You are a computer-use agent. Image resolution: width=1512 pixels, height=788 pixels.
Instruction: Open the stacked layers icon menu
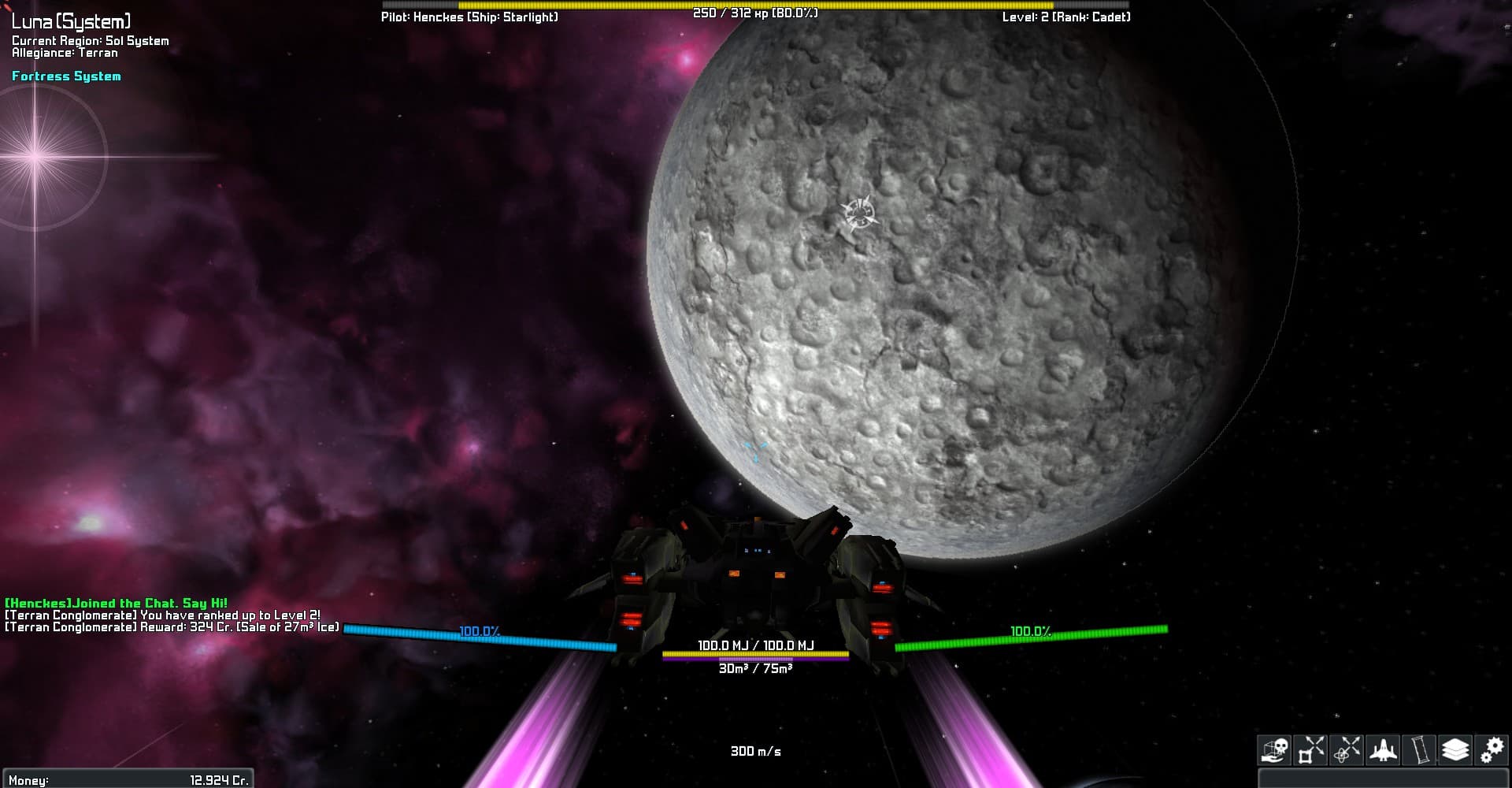1456,750
